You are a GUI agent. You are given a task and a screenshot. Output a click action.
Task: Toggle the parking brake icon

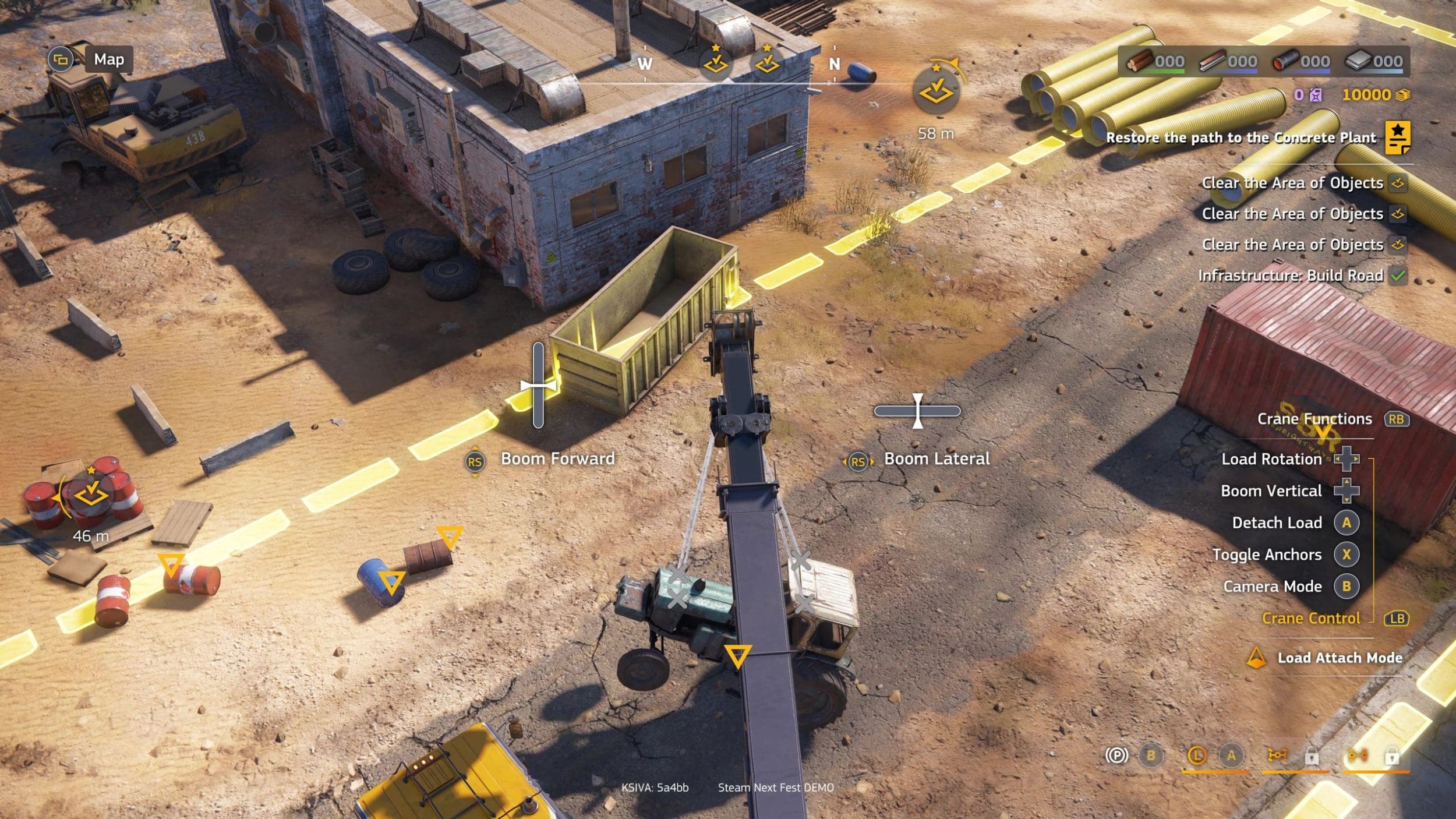pos(1116,756)
